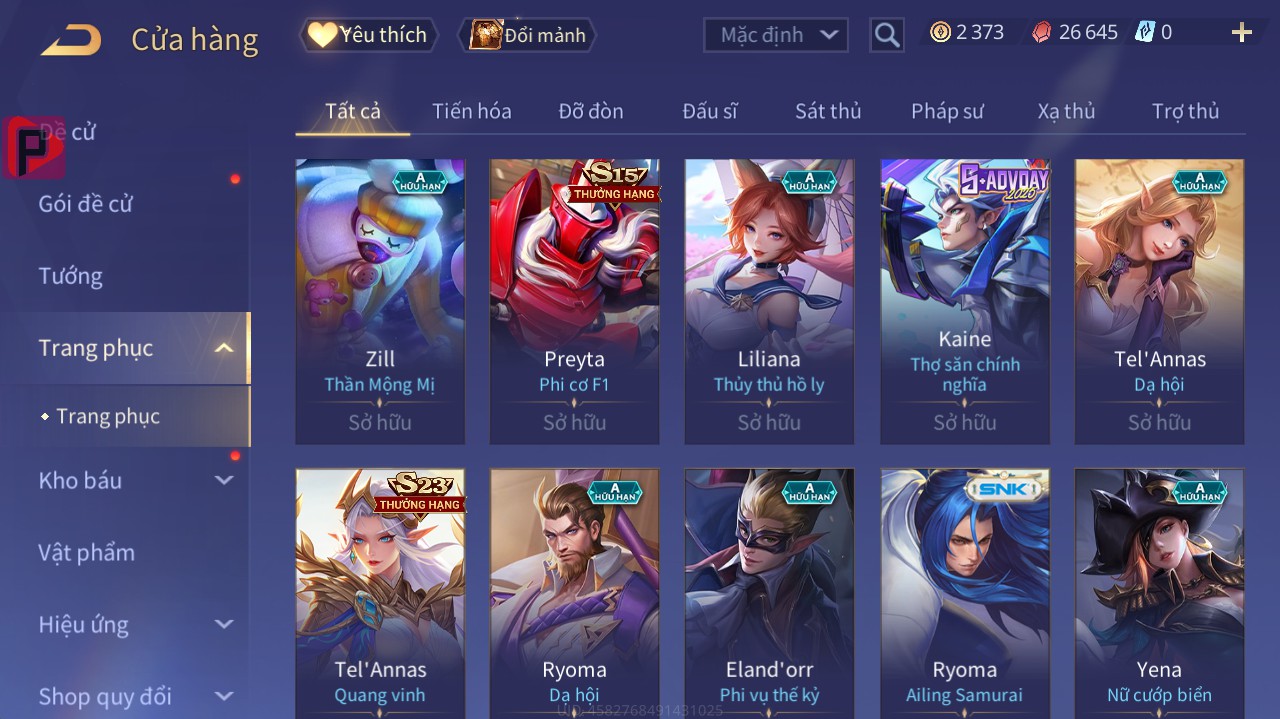The width and height of the screenshot is (1280, 719).
Task: Click the magnifying glass search button
Action: click(x=887, y=35)
